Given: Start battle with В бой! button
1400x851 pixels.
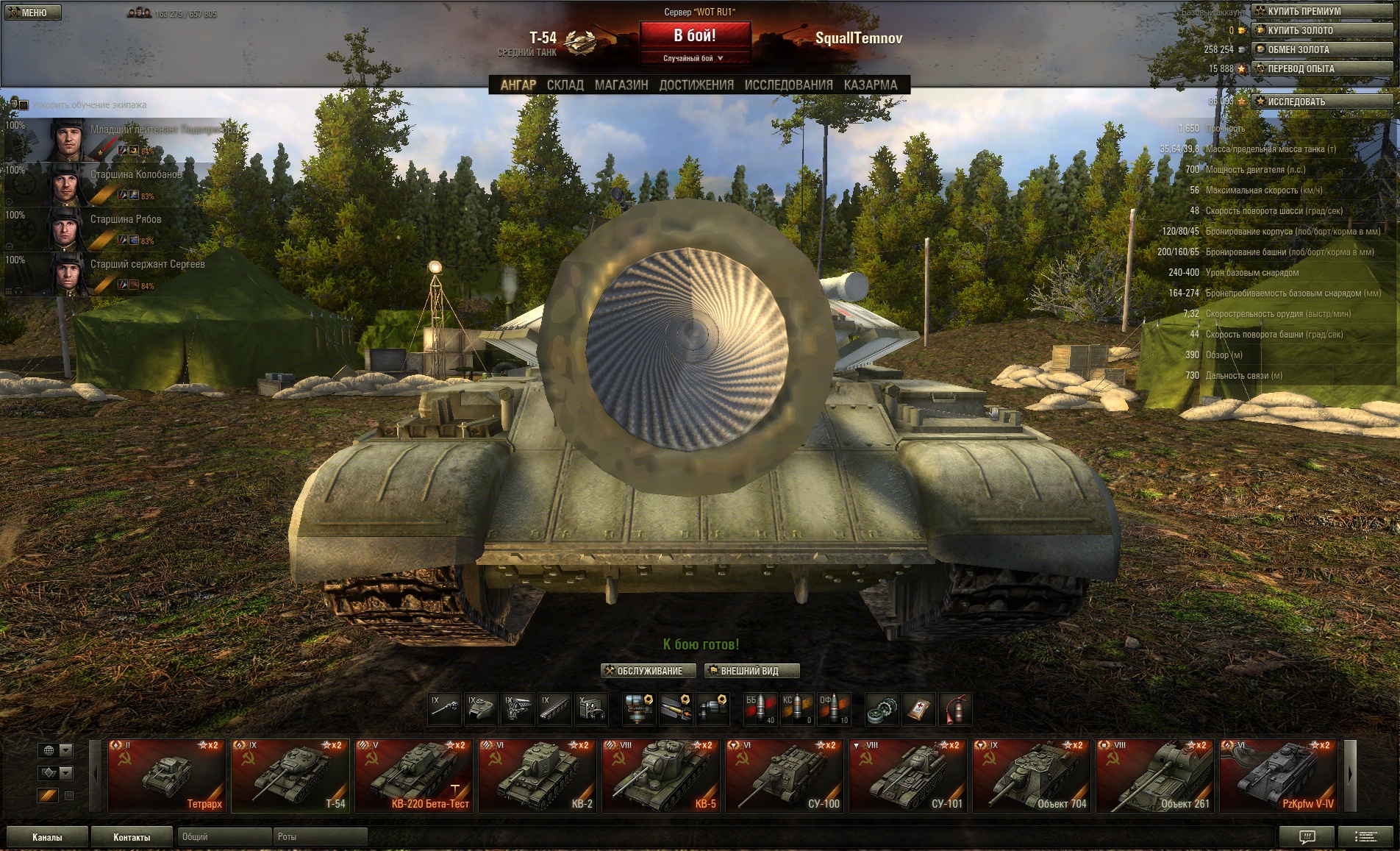Looking at the screenshot, I should [x=695, y=35].
